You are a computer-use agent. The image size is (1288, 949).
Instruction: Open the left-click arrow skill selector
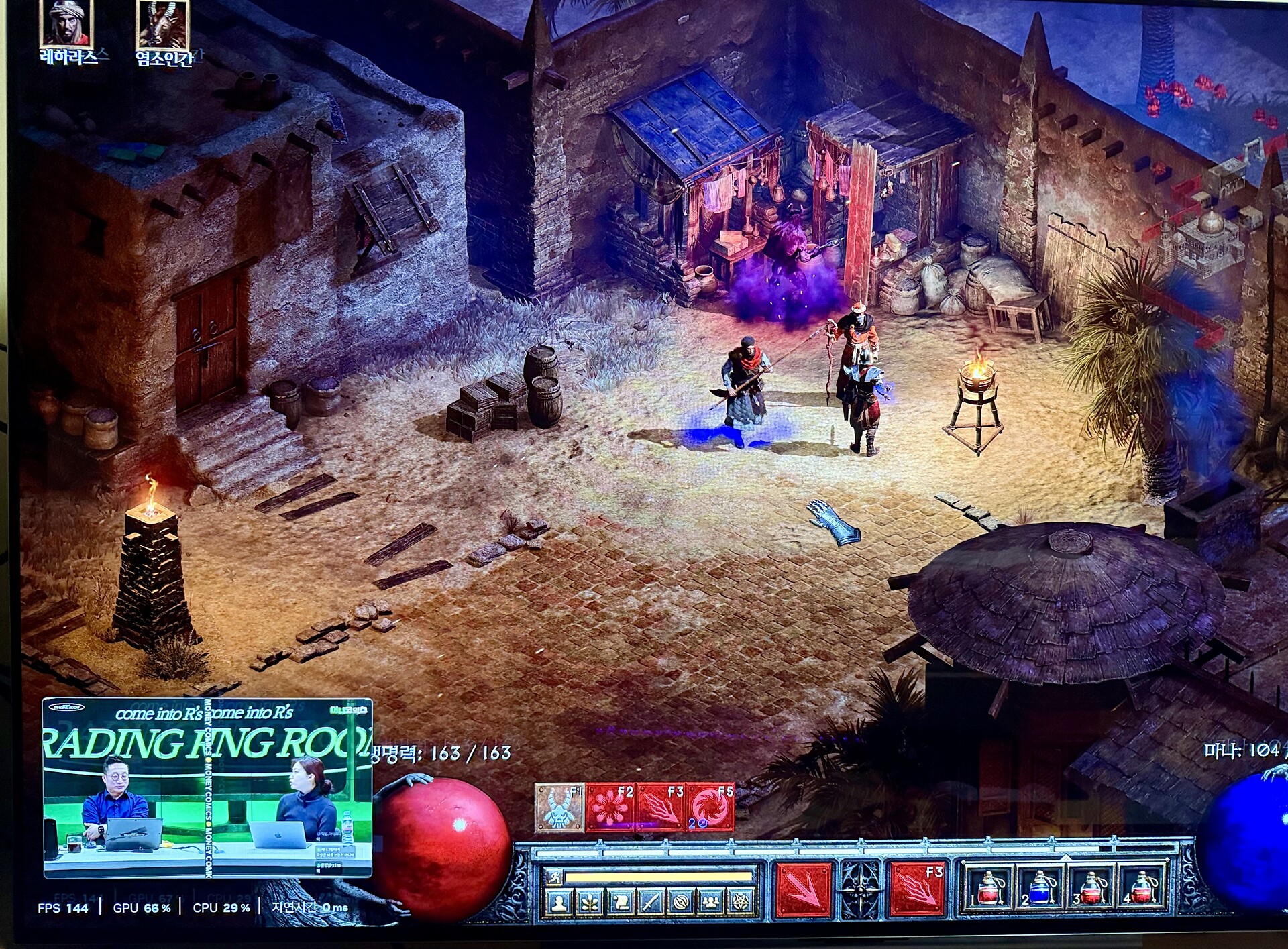pos(803,890)
